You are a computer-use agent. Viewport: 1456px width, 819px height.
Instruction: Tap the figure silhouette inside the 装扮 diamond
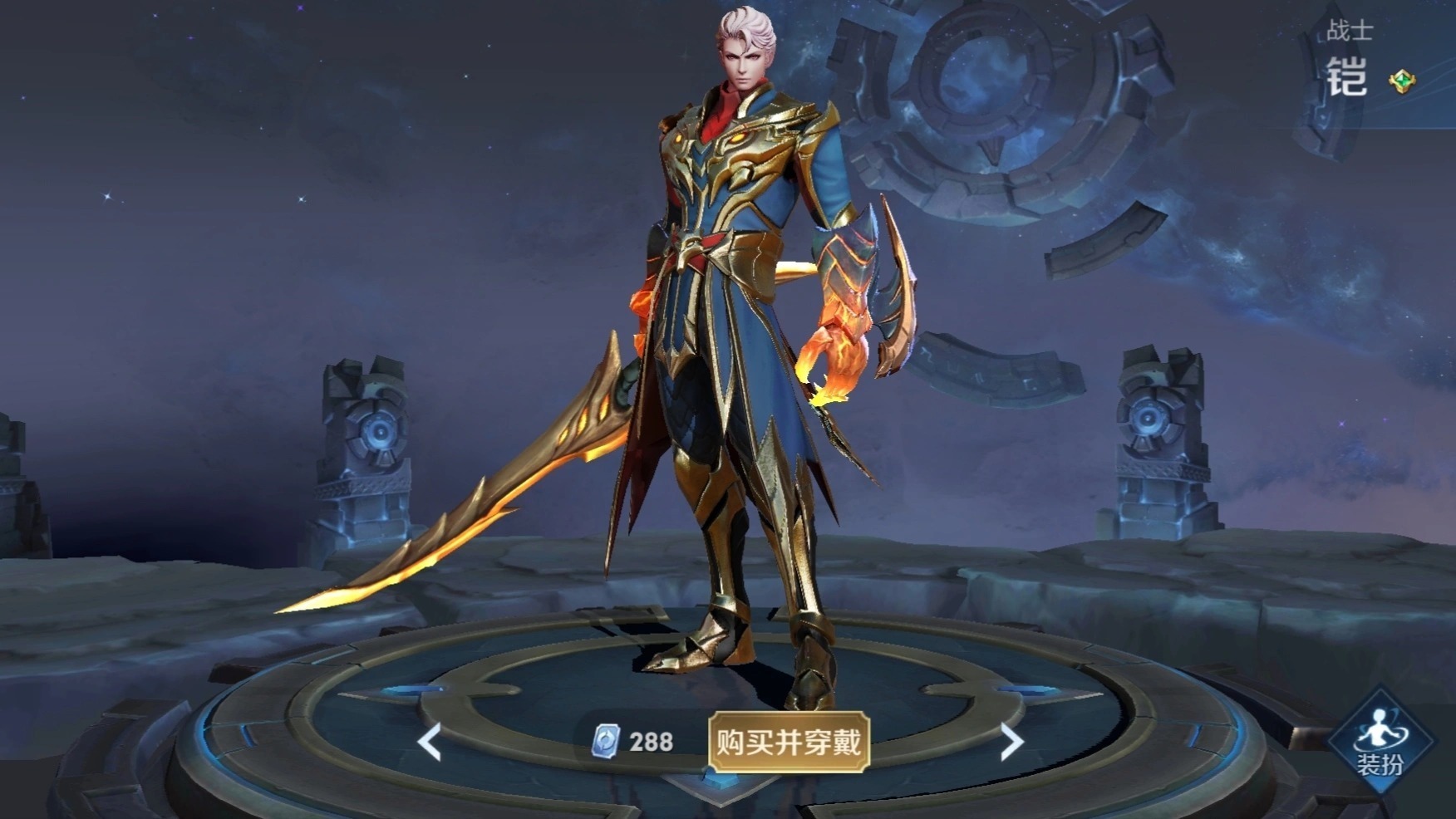click(1377, 727)
